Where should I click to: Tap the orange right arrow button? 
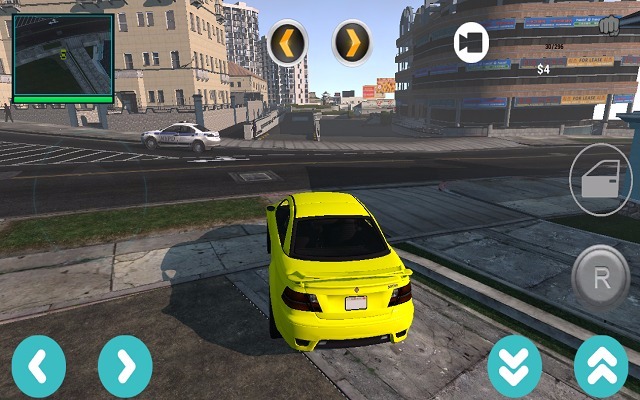[352, 43]
